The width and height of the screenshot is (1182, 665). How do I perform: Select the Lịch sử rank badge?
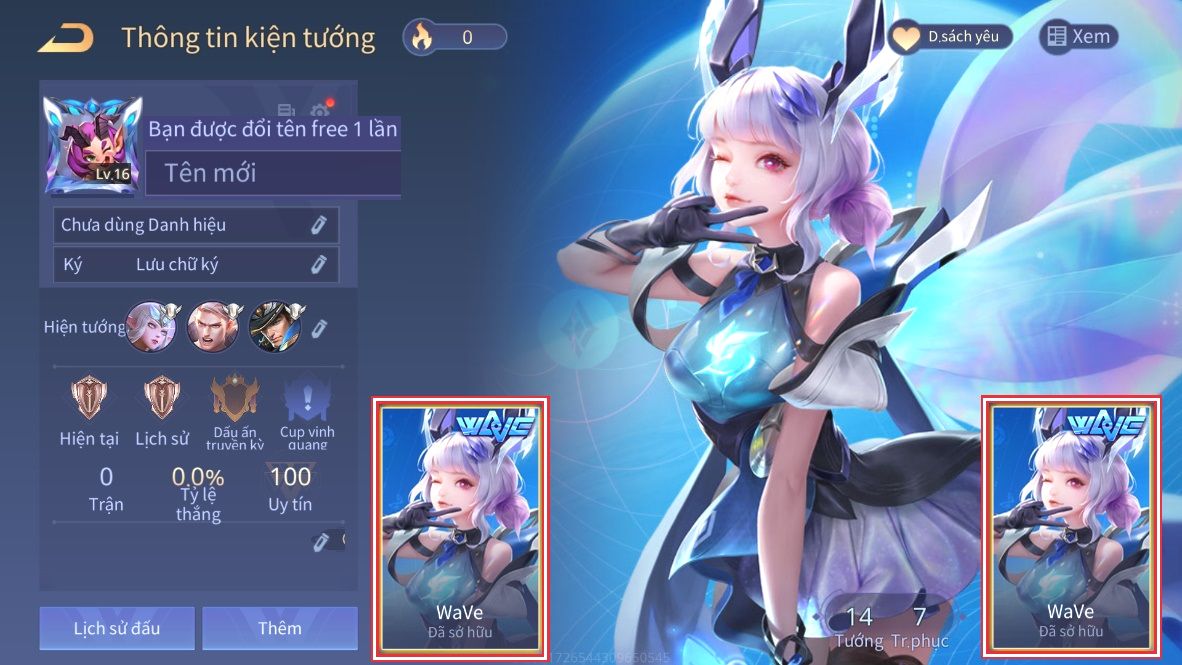pyautogui.click(x=160, y=399)
